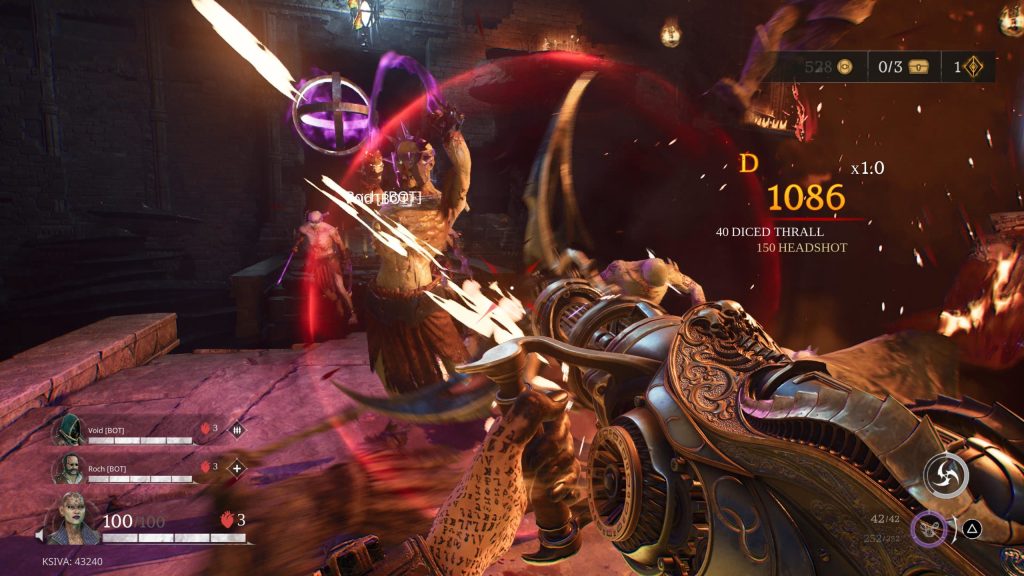Viewport: 1024px width, 576px height.
Task: Click the gold coin currency icon
Action: click(846, 67)
